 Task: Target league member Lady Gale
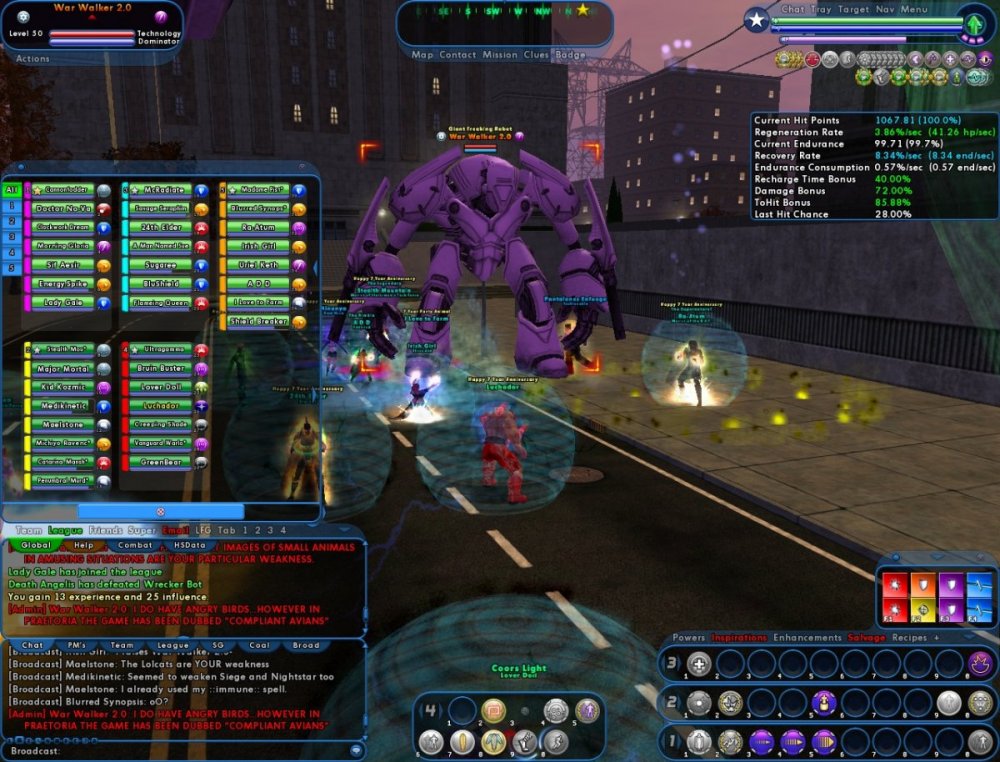[x=62, y=302]
